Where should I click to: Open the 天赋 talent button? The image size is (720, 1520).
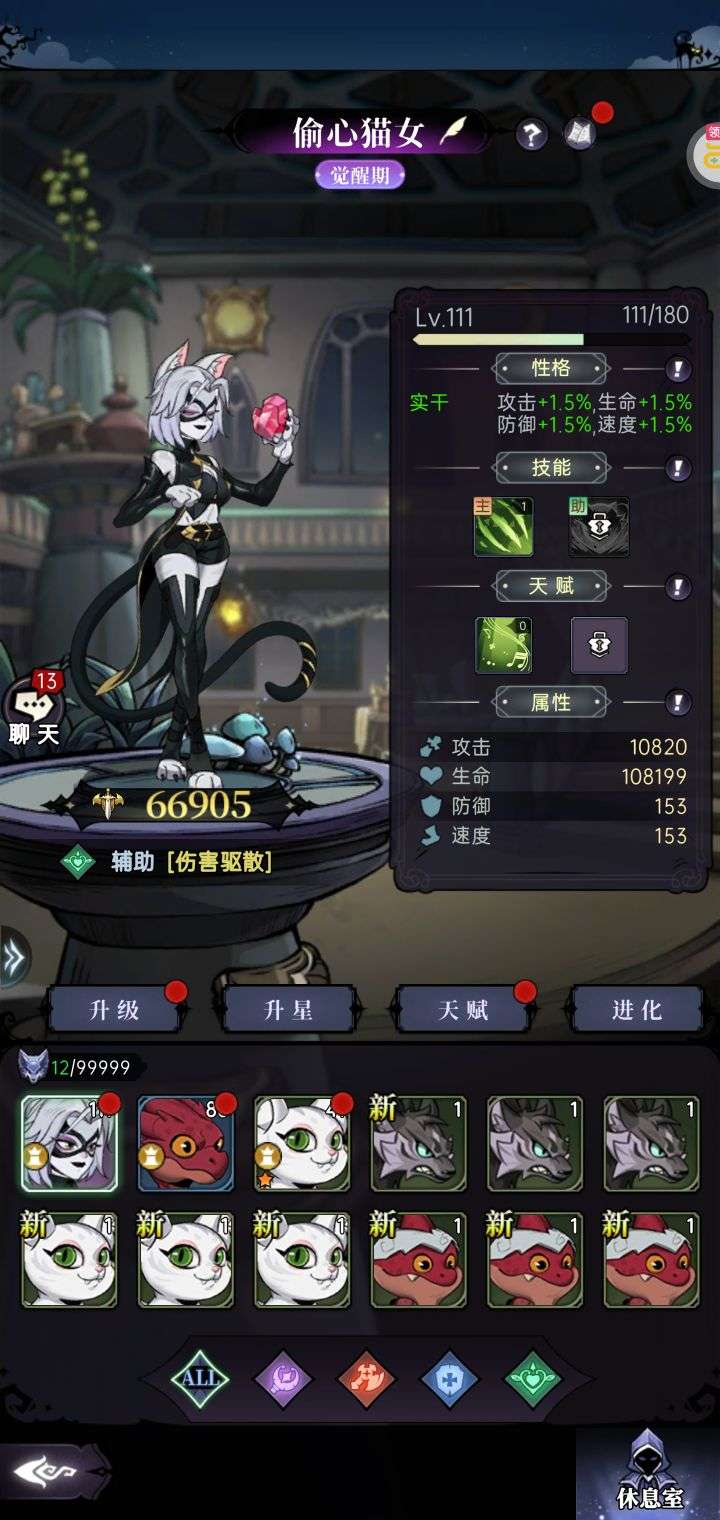[x=463, y=1010]
